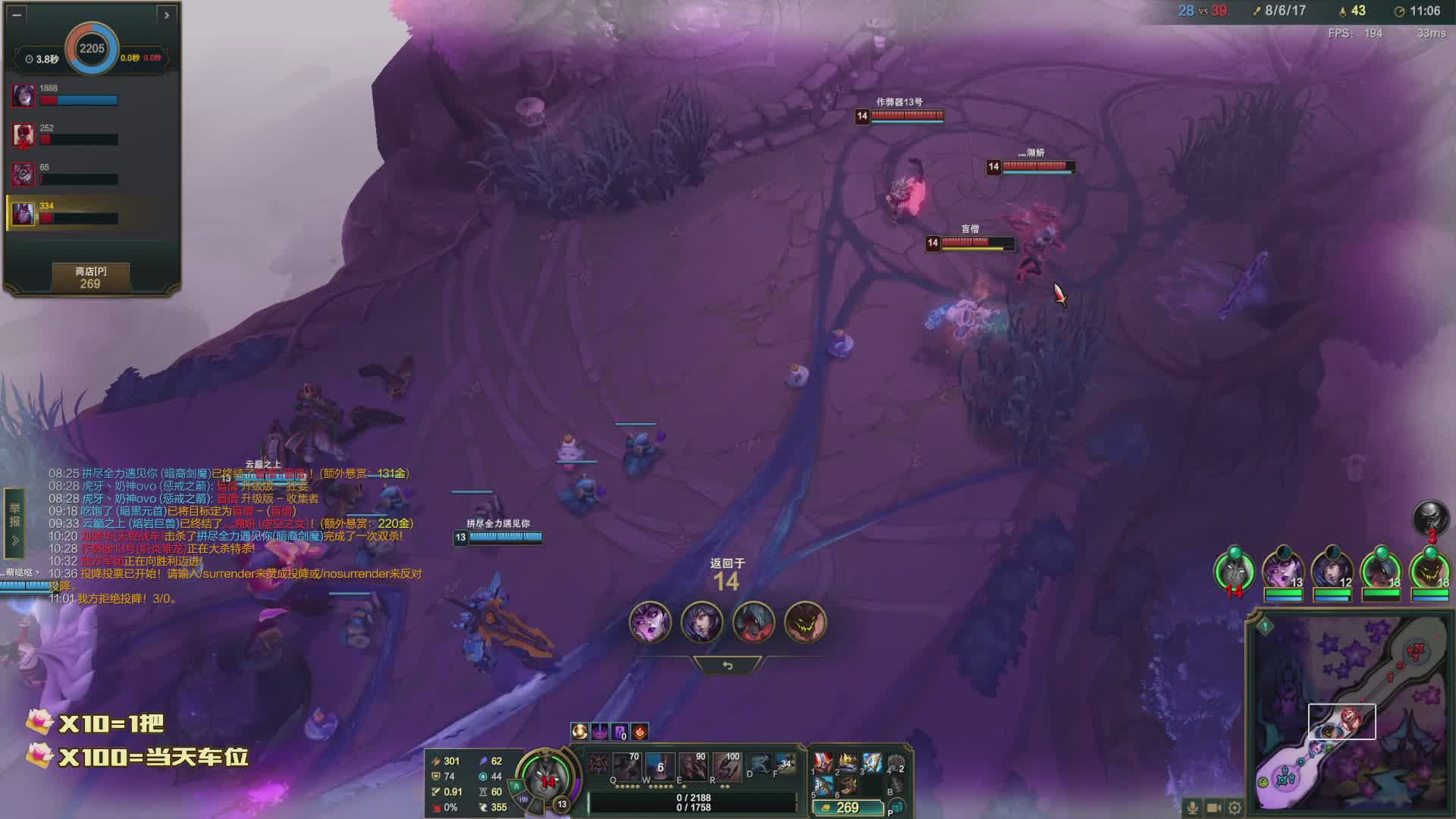Select item slot 3 in inventory
The height and width of the screenshot is (819, 1456).
(x=872, y=762)
